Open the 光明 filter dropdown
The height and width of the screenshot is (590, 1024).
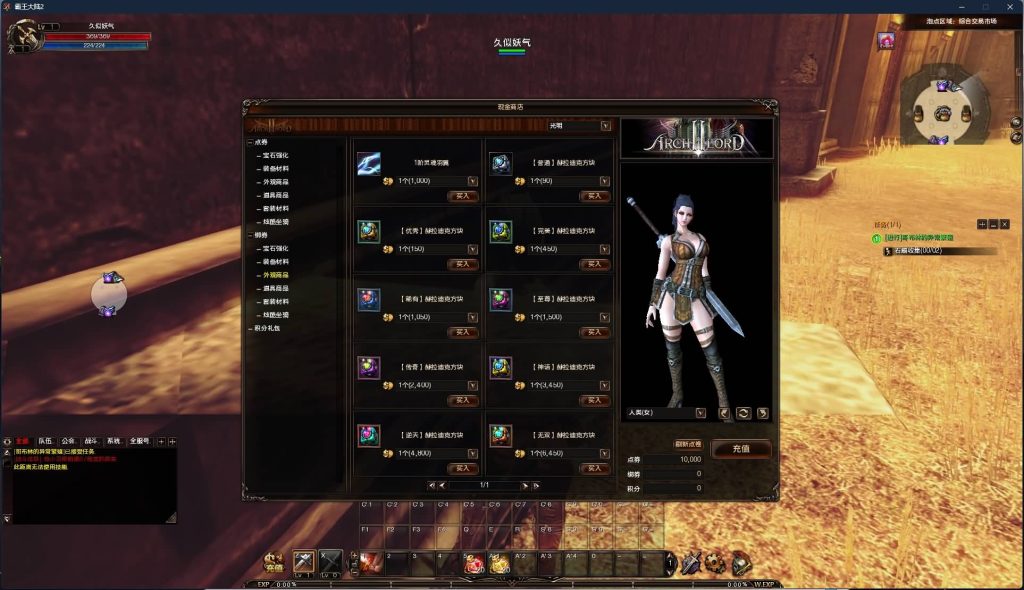pos(605,126)
